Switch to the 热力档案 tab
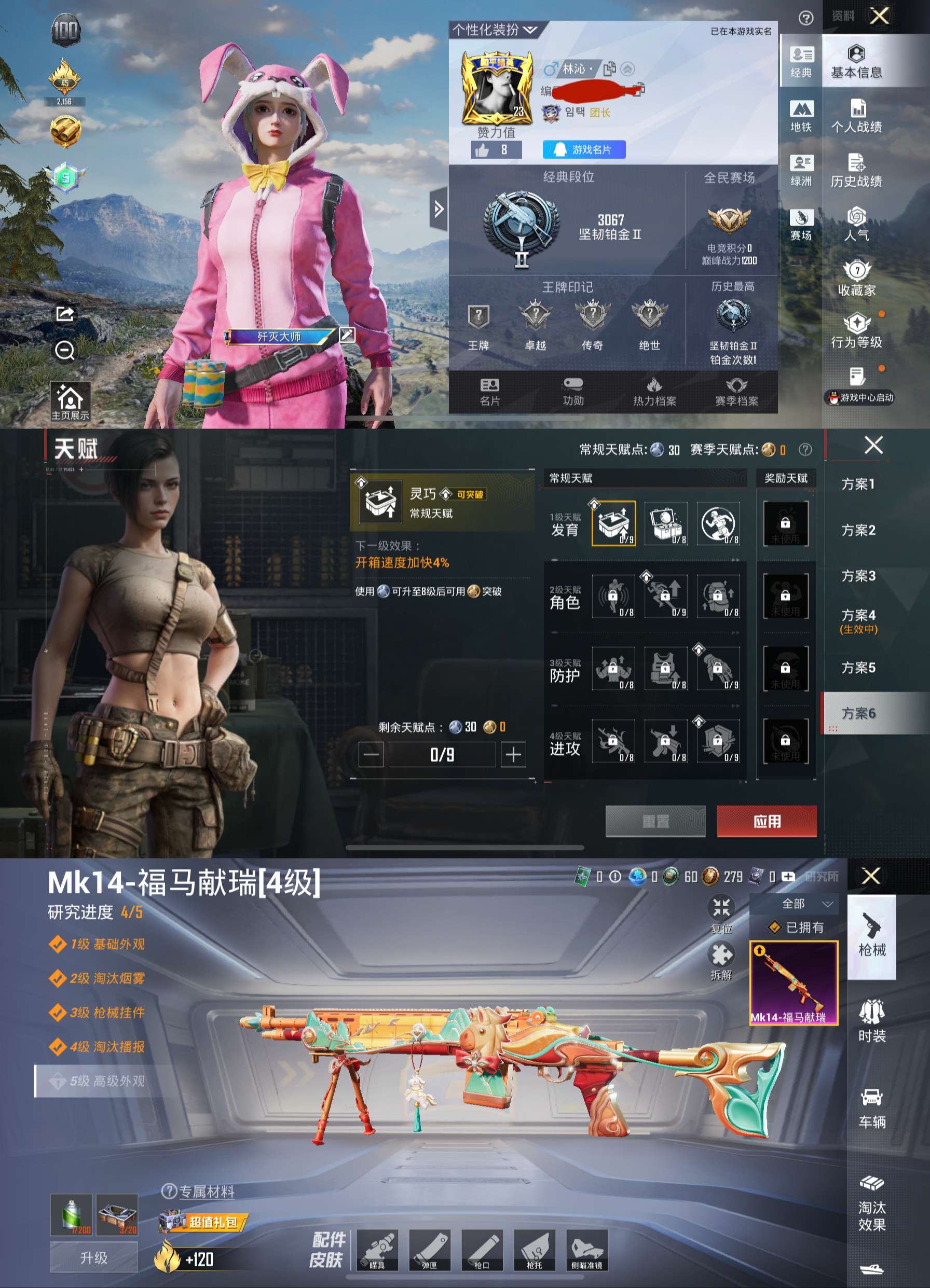The width and height of the screenshot is (930, 1288). [x=654, y=392]
